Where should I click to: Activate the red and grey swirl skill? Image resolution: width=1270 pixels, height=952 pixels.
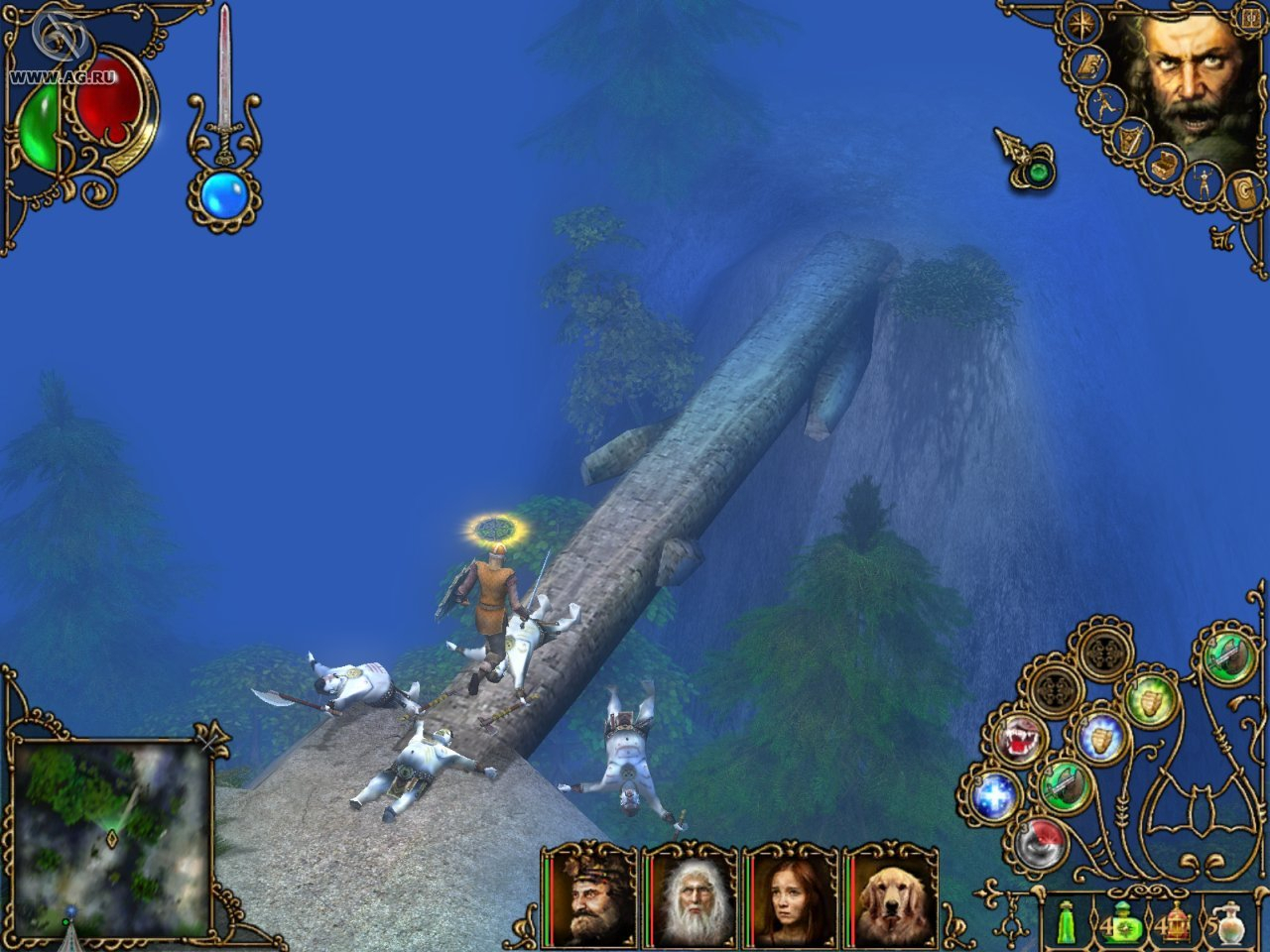(x=1039, y=845)
